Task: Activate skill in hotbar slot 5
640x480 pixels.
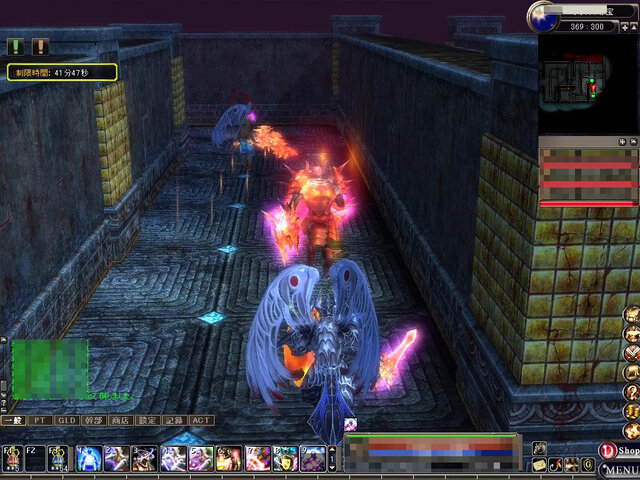Action: (x=200, y=459)
